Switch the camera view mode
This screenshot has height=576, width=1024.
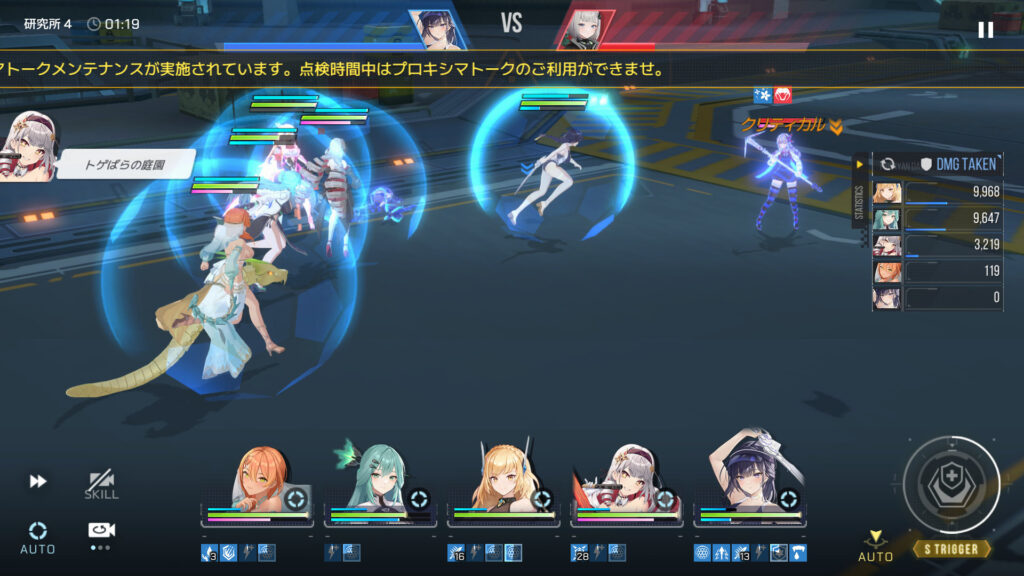tap(100, 532)
